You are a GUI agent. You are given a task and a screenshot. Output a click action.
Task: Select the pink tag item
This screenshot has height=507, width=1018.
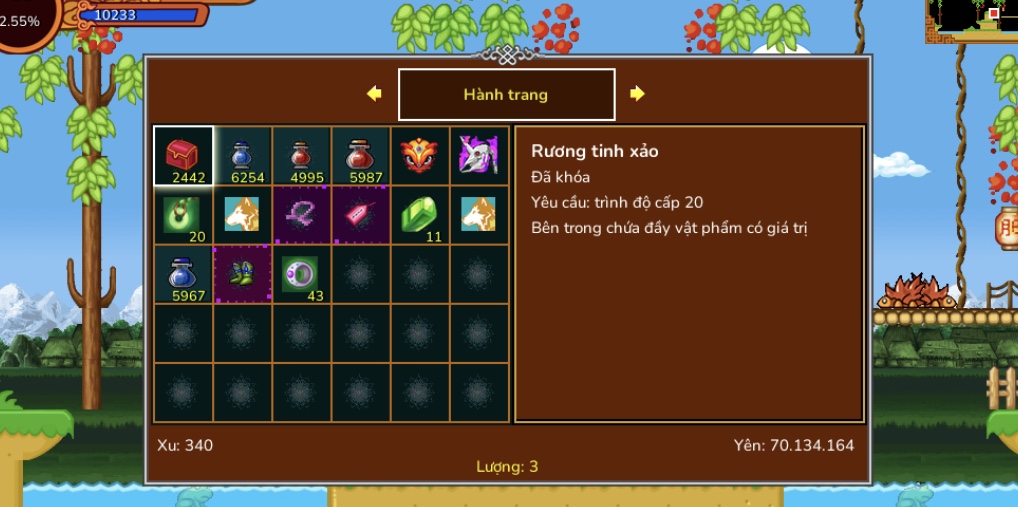point(360,215)
